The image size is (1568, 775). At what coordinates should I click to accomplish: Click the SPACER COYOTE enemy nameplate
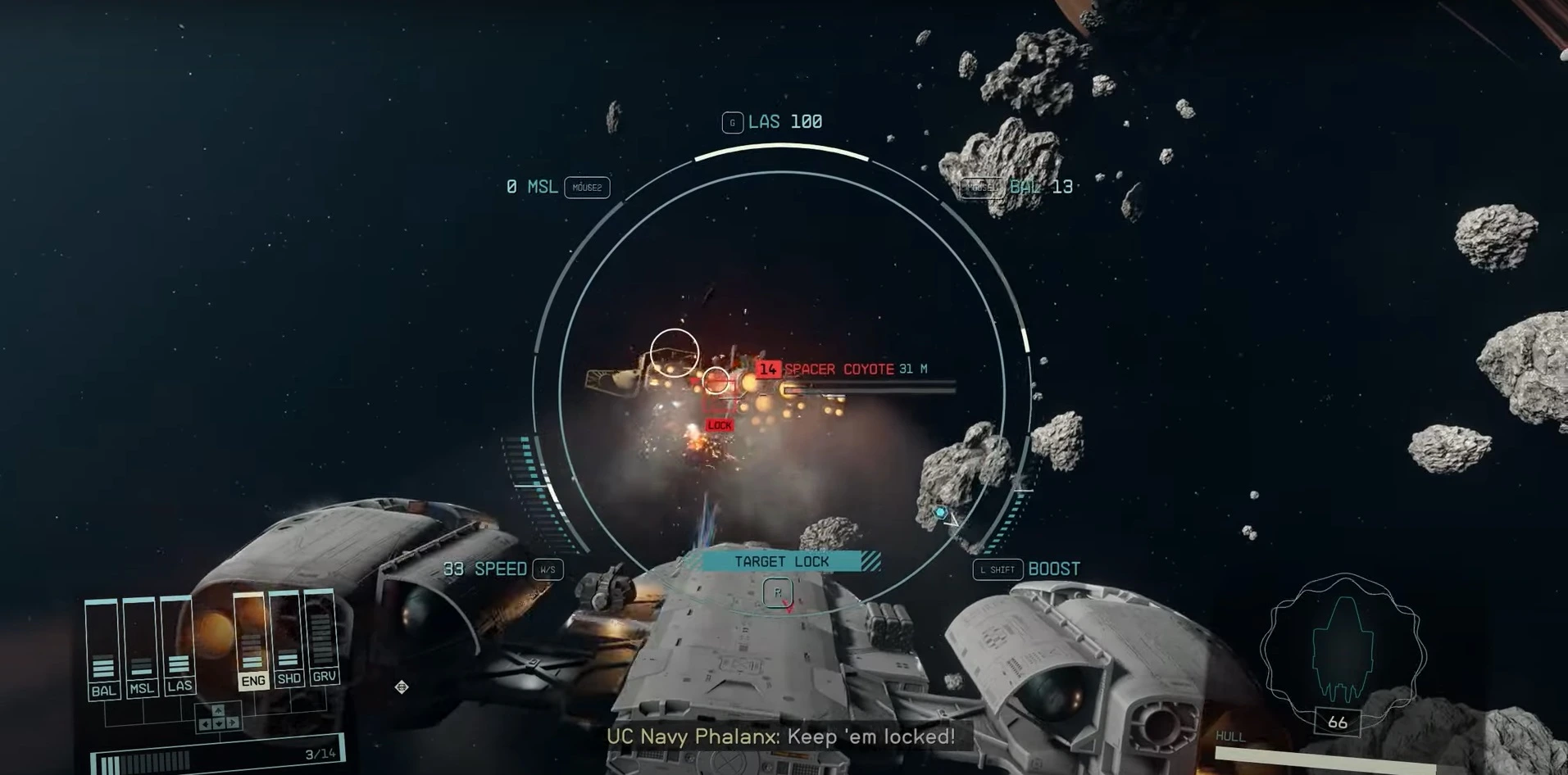pos(839,369)
